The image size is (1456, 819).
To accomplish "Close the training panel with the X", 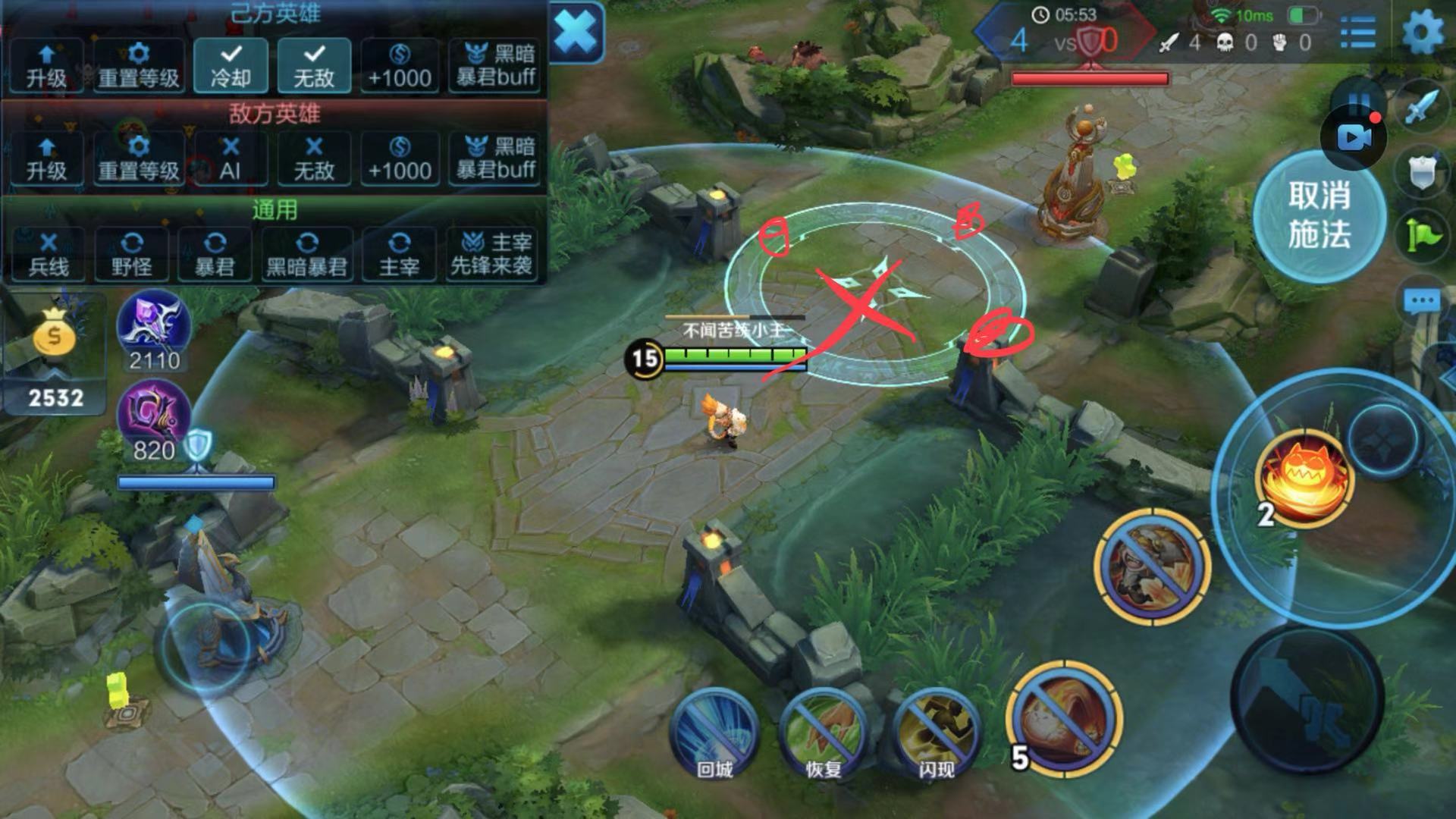I will [575, 33].
